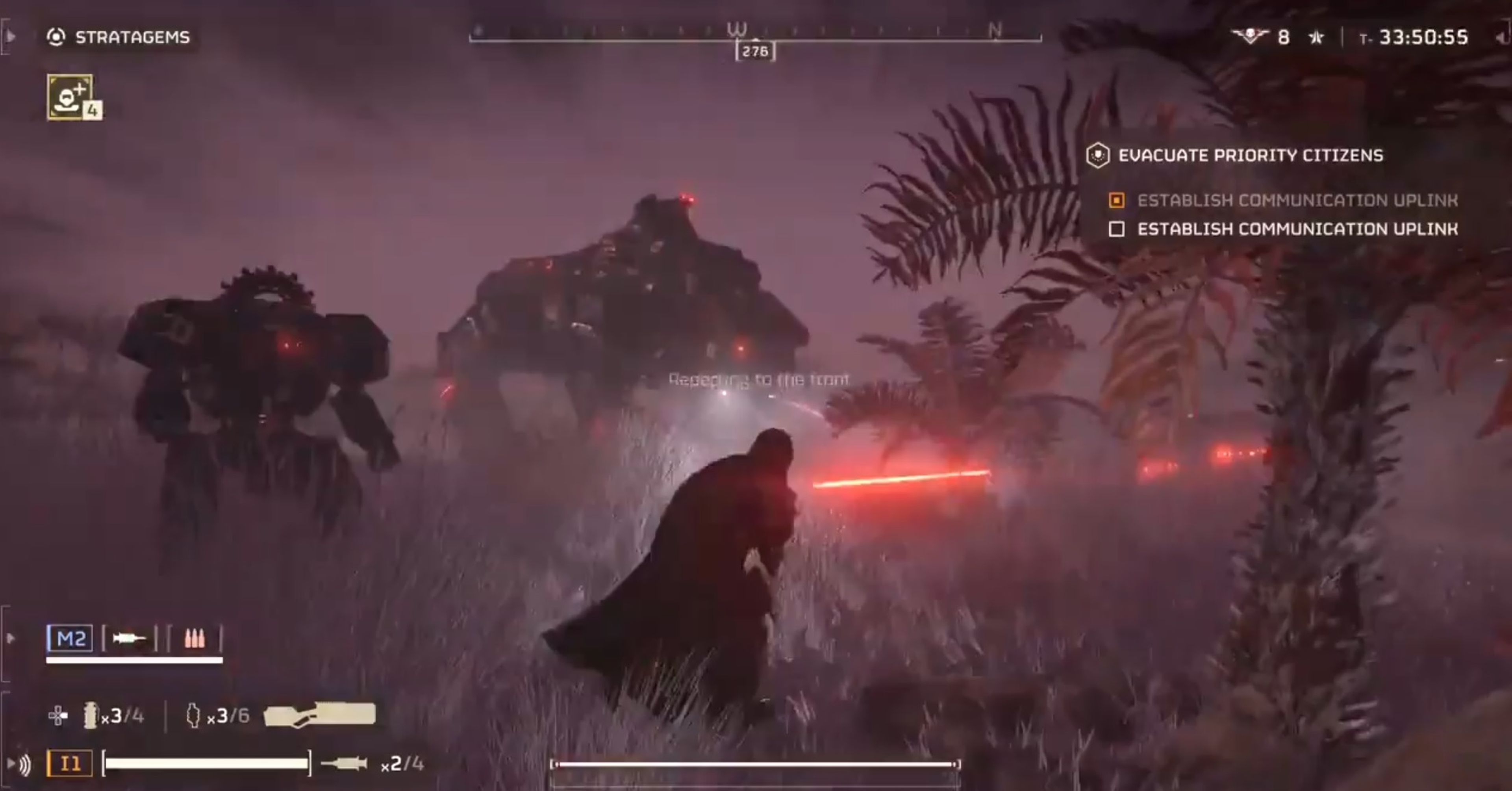1512x791 pixels.
Task: Click the stim syringe icon showing x3/6
Action: [194, 717]
